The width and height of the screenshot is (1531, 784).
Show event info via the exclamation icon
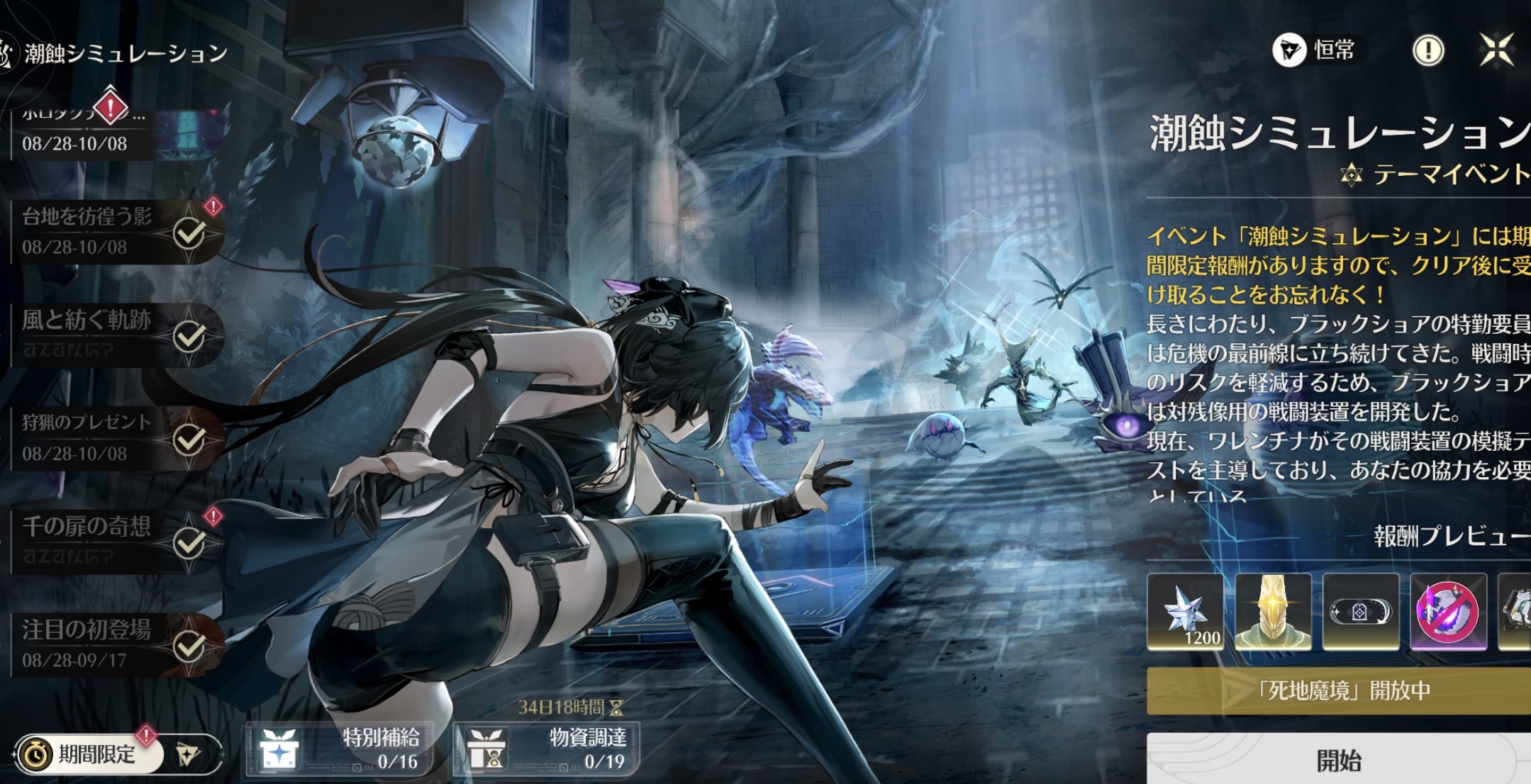(1427, 50)
